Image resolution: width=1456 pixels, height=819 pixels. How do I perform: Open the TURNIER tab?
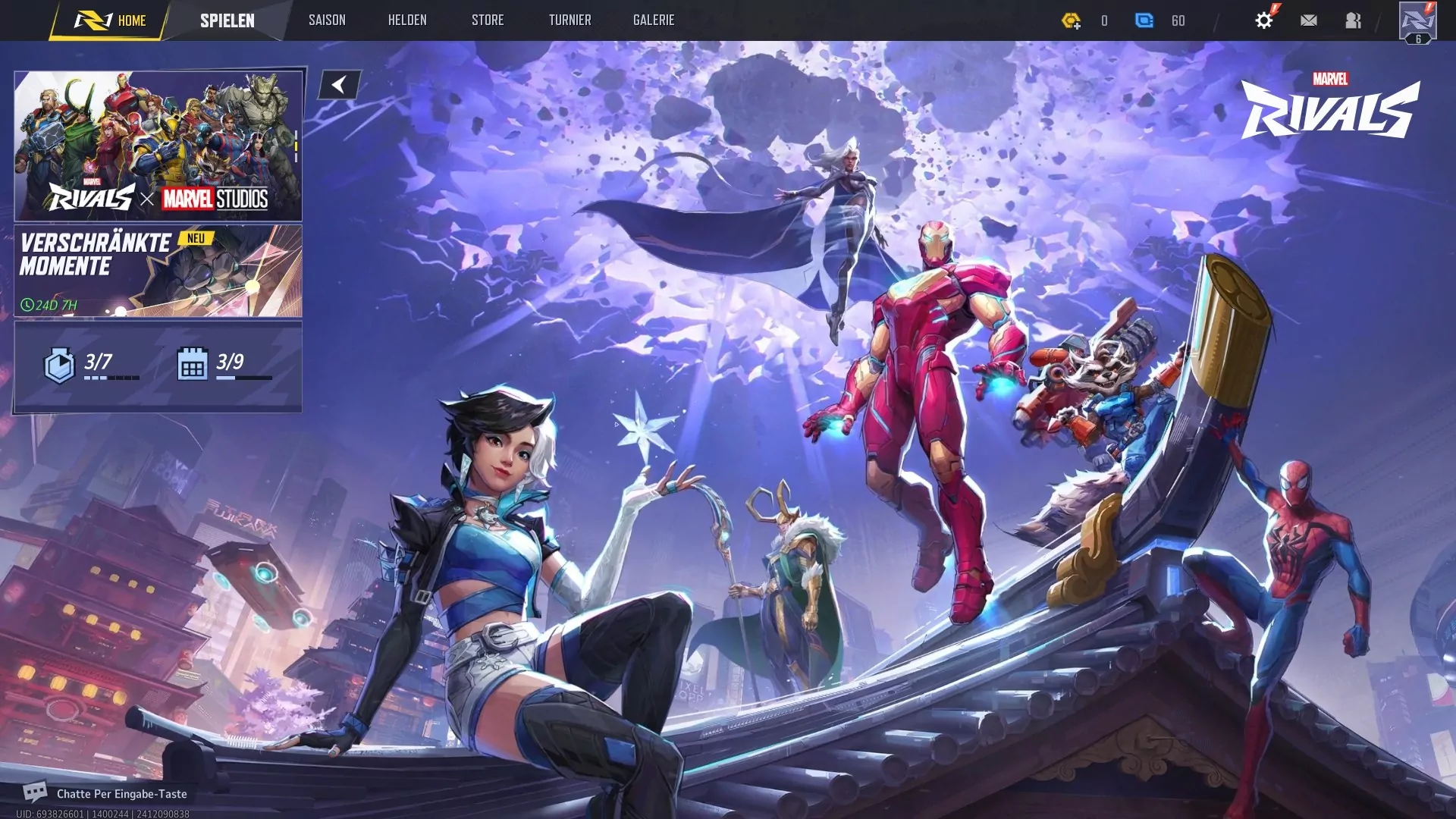(x=570, y=20)
